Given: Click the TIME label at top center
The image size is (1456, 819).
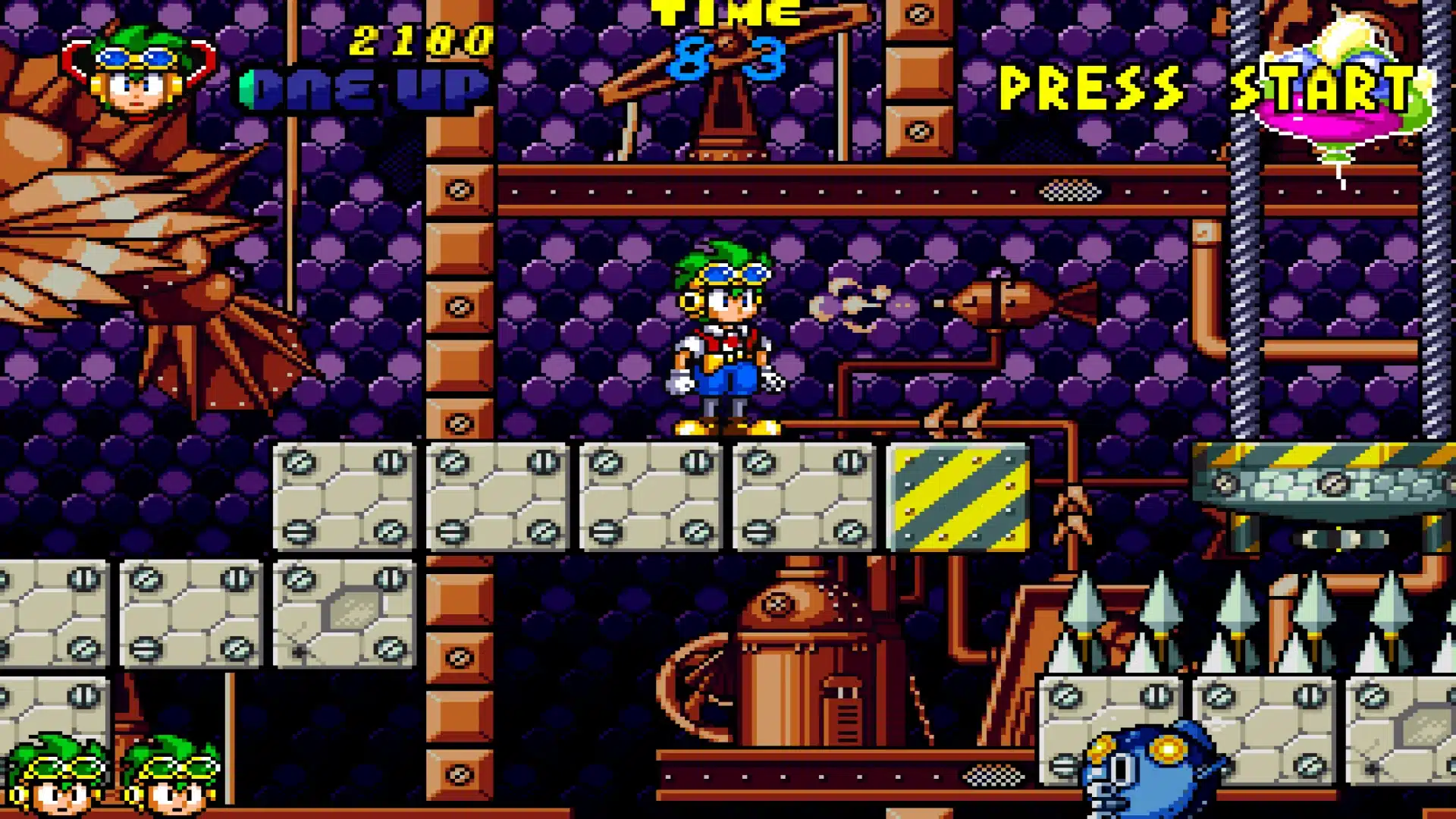Looking at the screenshot, I should (x=724, y=11).
